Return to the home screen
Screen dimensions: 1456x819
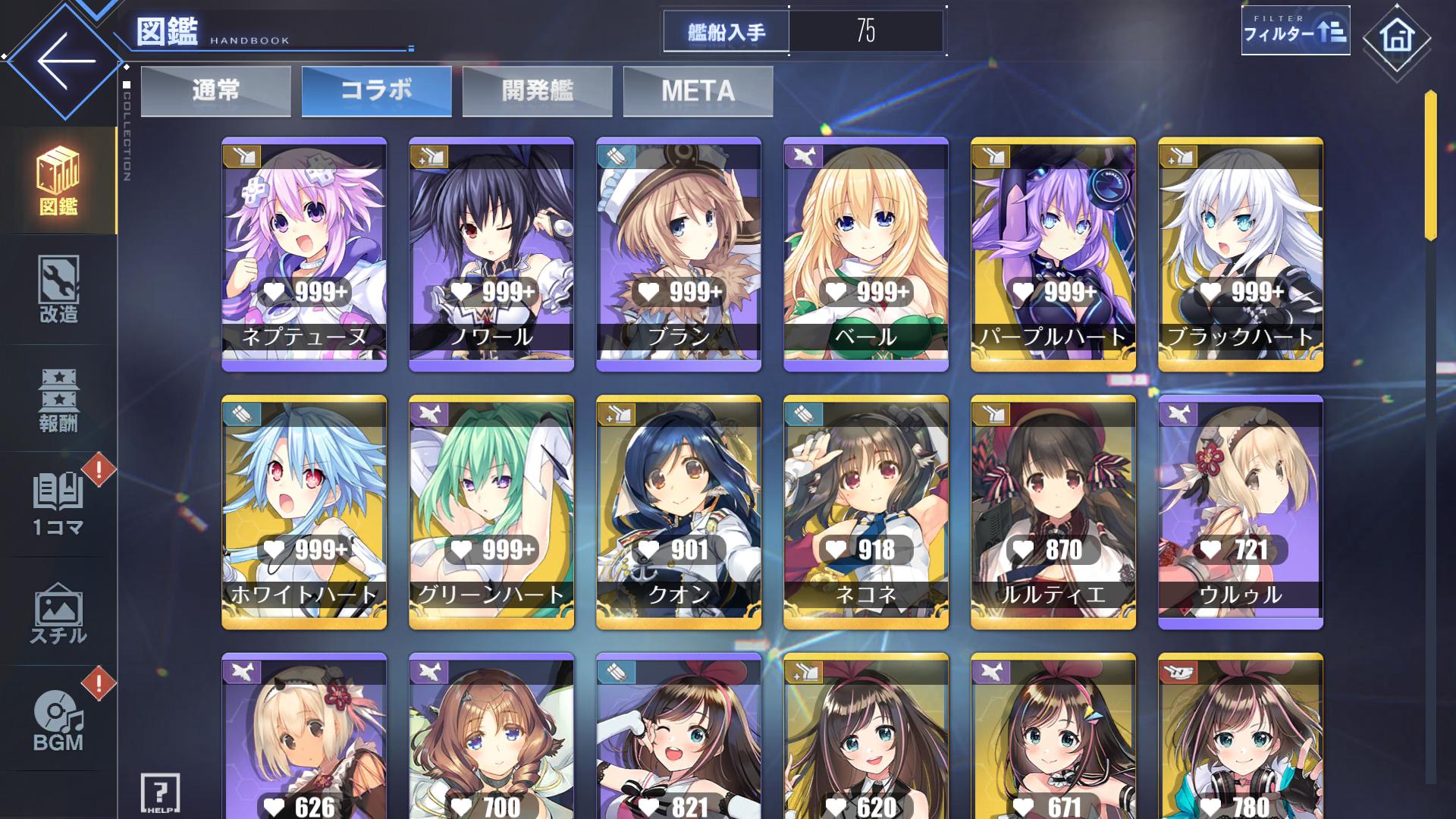tap(1396, 36)
